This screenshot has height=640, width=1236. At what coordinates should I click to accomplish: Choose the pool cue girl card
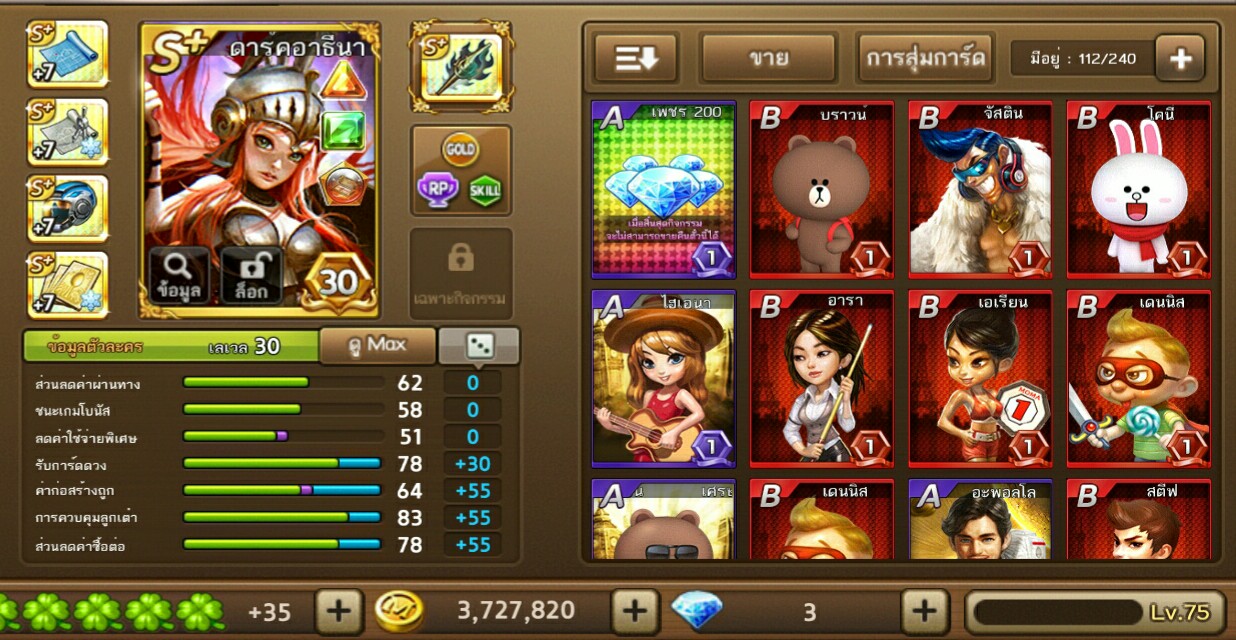point(821,379)
